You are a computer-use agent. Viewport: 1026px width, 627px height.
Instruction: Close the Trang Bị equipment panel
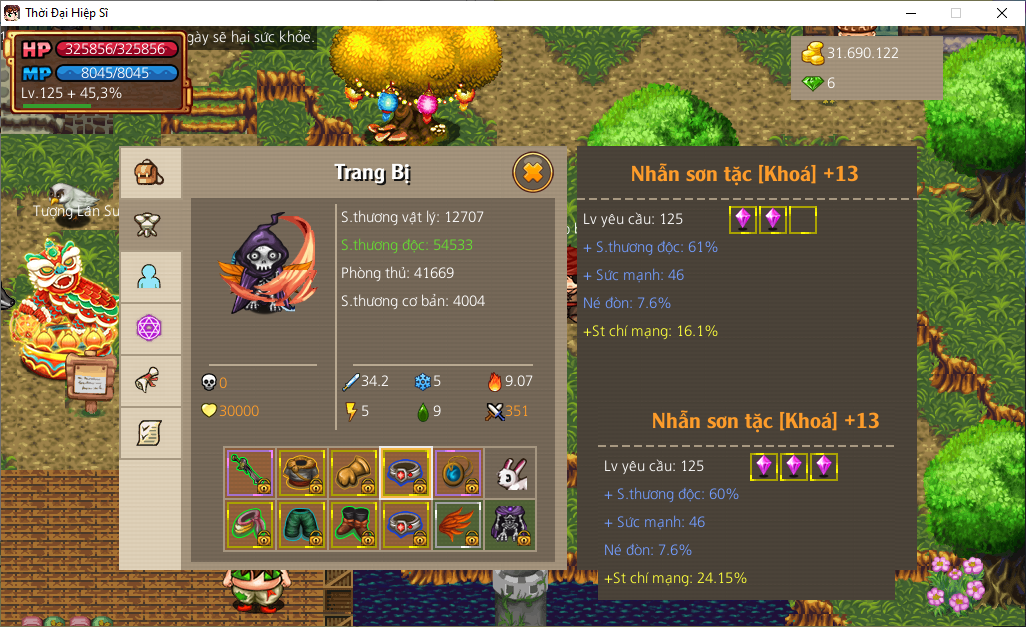point(532,173)
